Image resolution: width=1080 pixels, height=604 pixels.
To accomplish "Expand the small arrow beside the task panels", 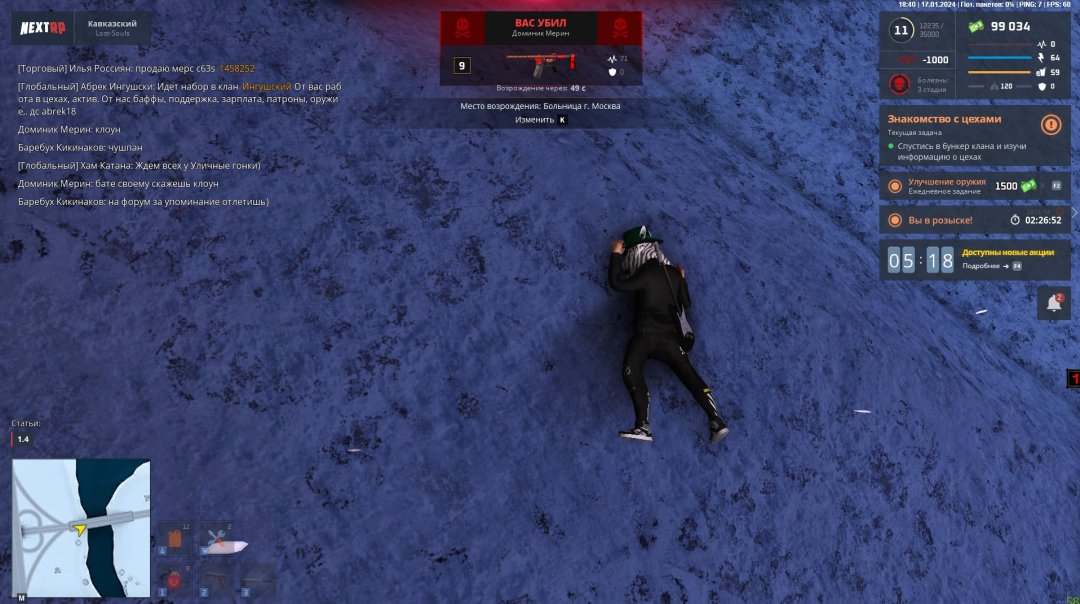I will (x=1074, y=212).
